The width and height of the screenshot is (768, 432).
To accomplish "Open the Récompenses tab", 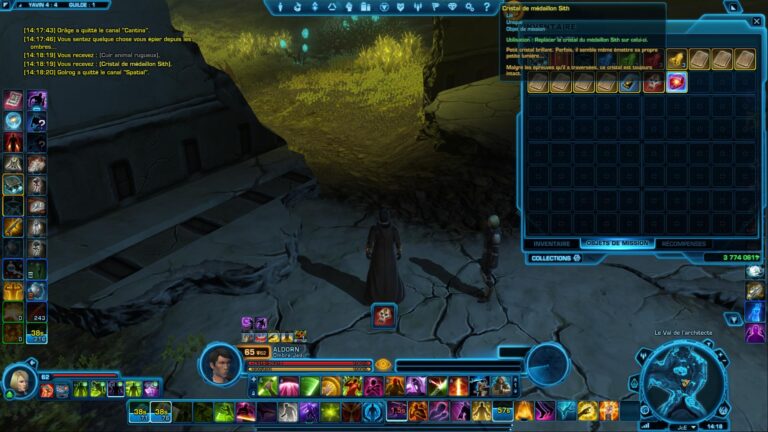I will [683, 243].
